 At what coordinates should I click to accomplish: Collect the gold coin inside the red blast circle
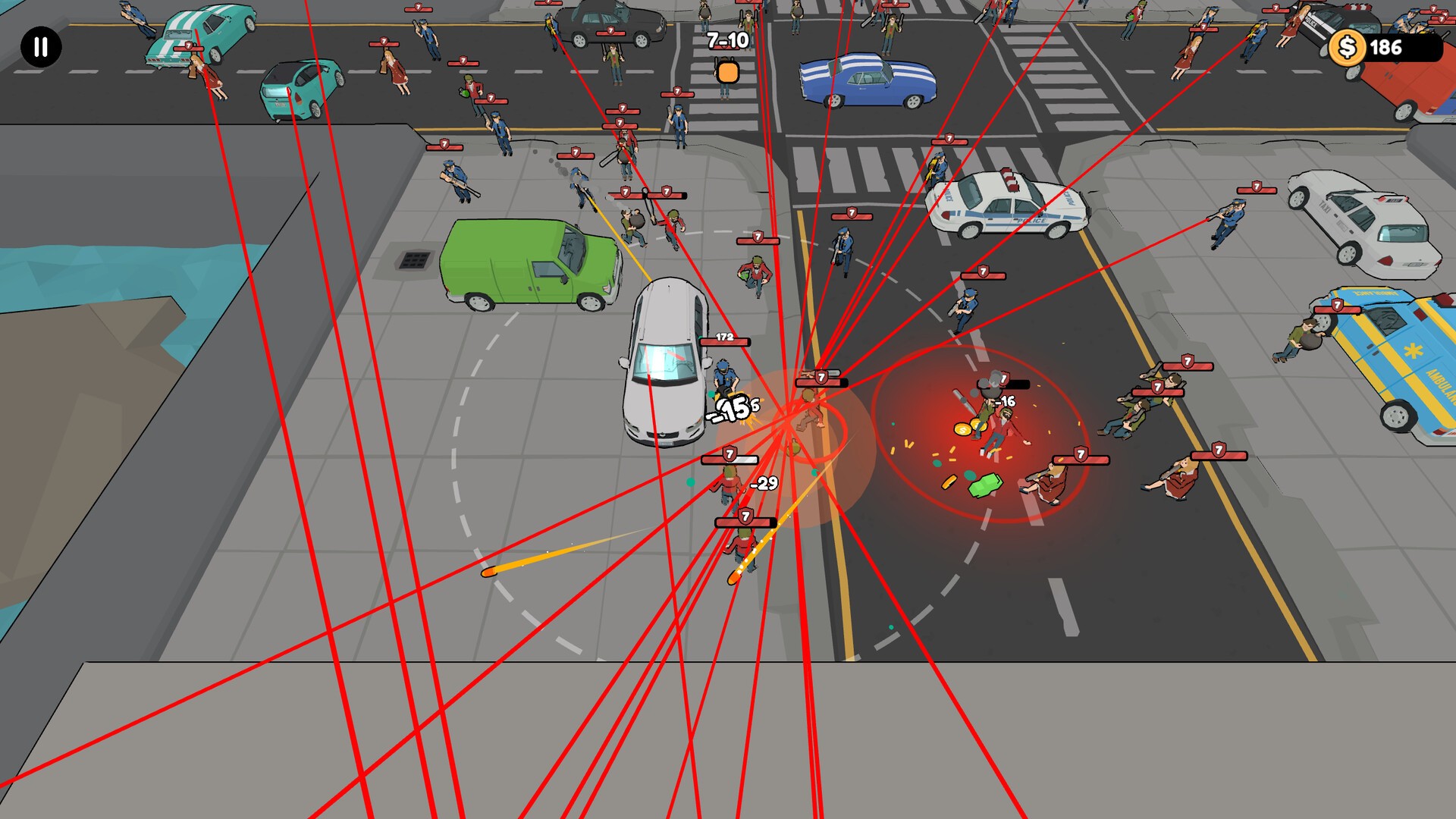coord(962,429)
